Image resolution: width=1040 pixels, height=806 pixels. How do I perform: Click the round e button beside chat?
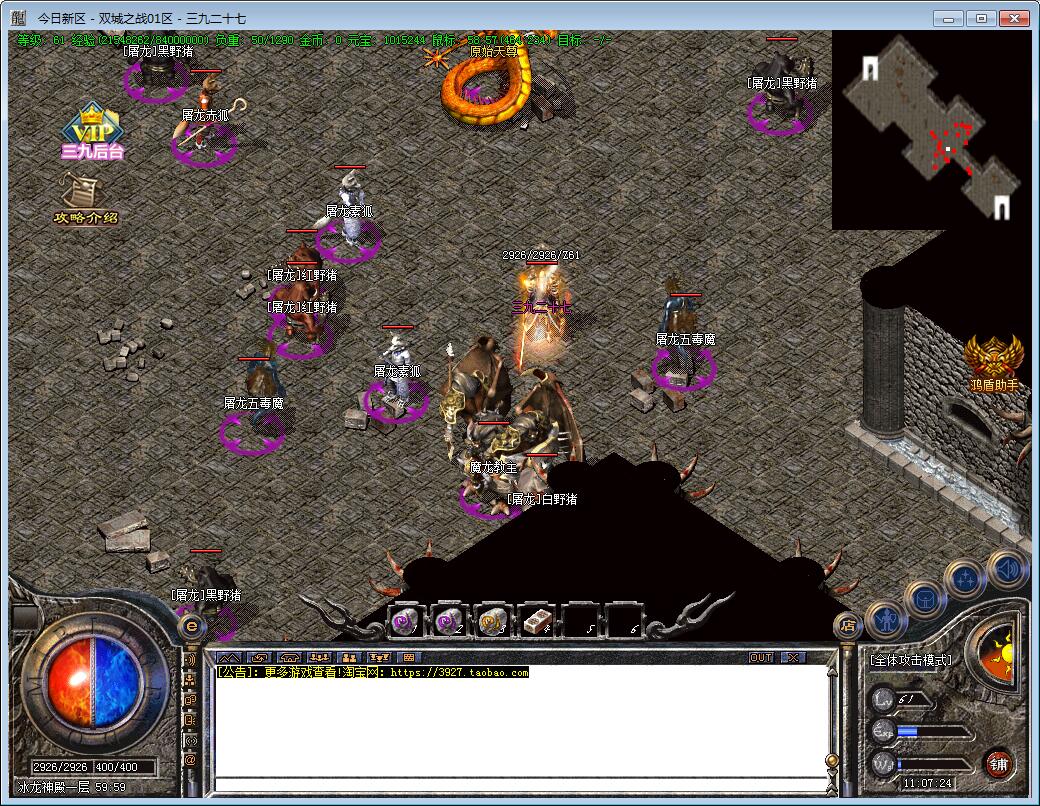tap(191, 627)
